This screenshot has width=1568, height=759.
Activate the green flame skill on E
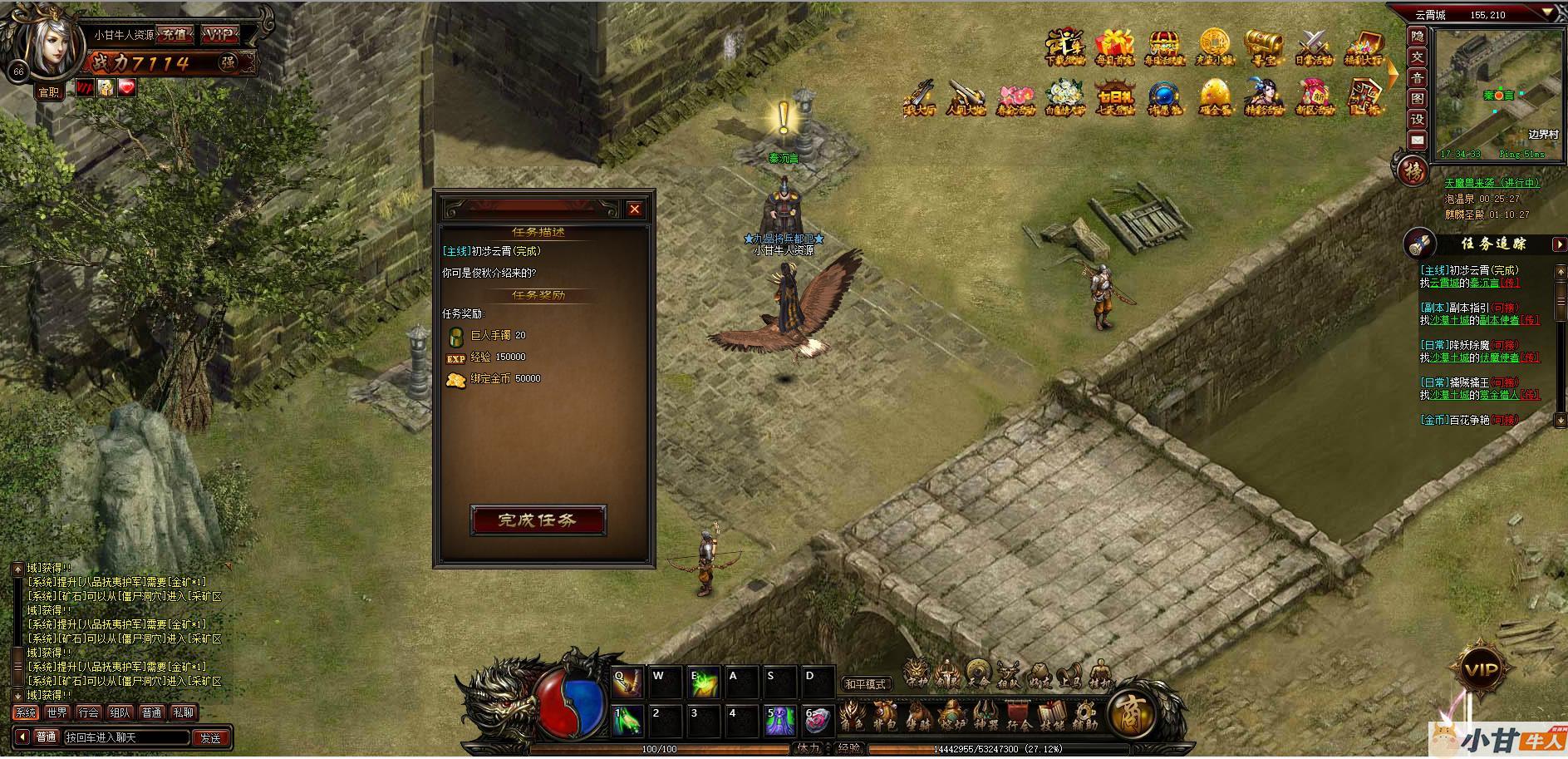point(704,682)
